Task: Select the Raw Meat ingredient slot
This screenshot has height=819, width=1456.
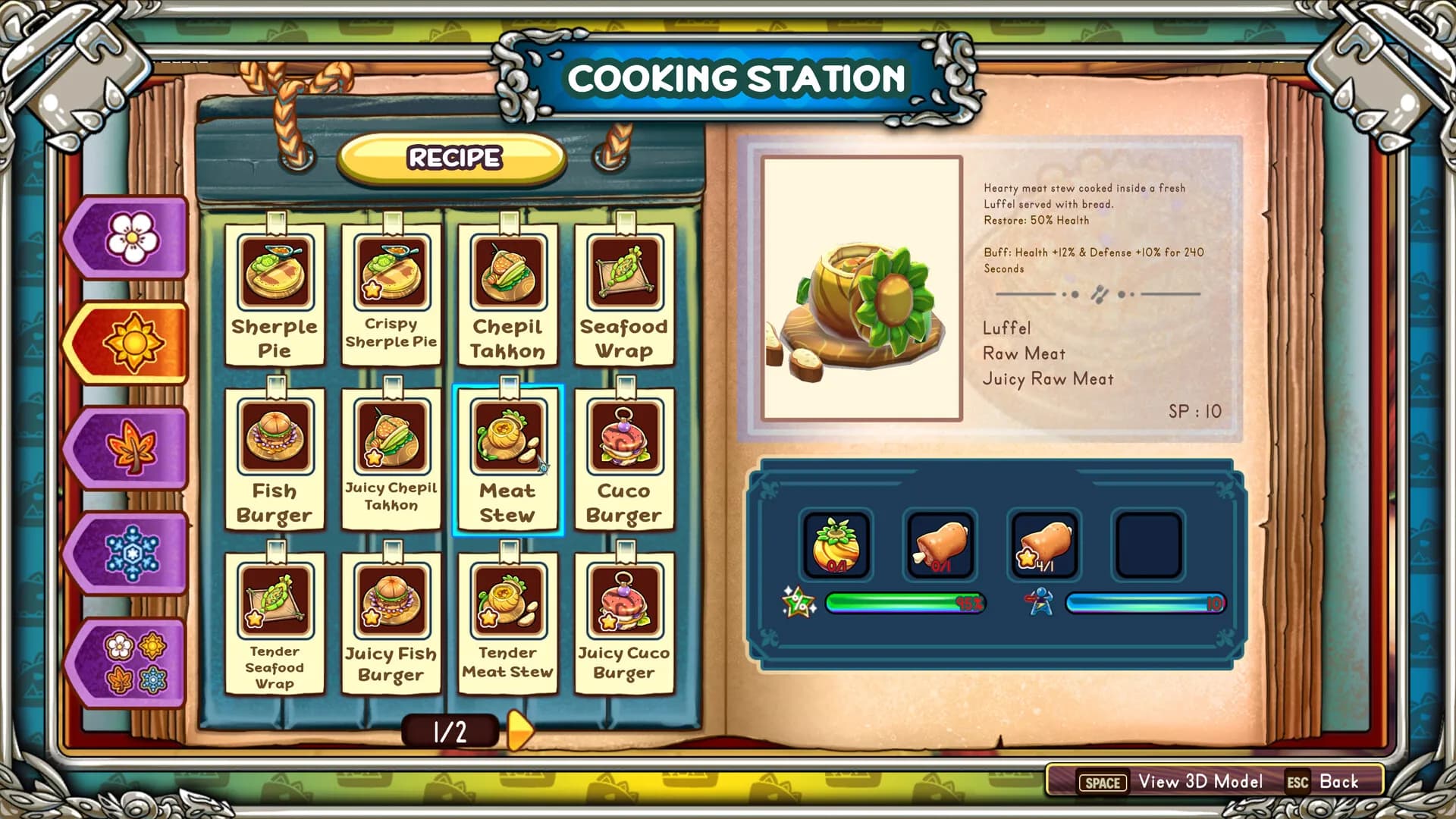Action: [x=940, y=544]
